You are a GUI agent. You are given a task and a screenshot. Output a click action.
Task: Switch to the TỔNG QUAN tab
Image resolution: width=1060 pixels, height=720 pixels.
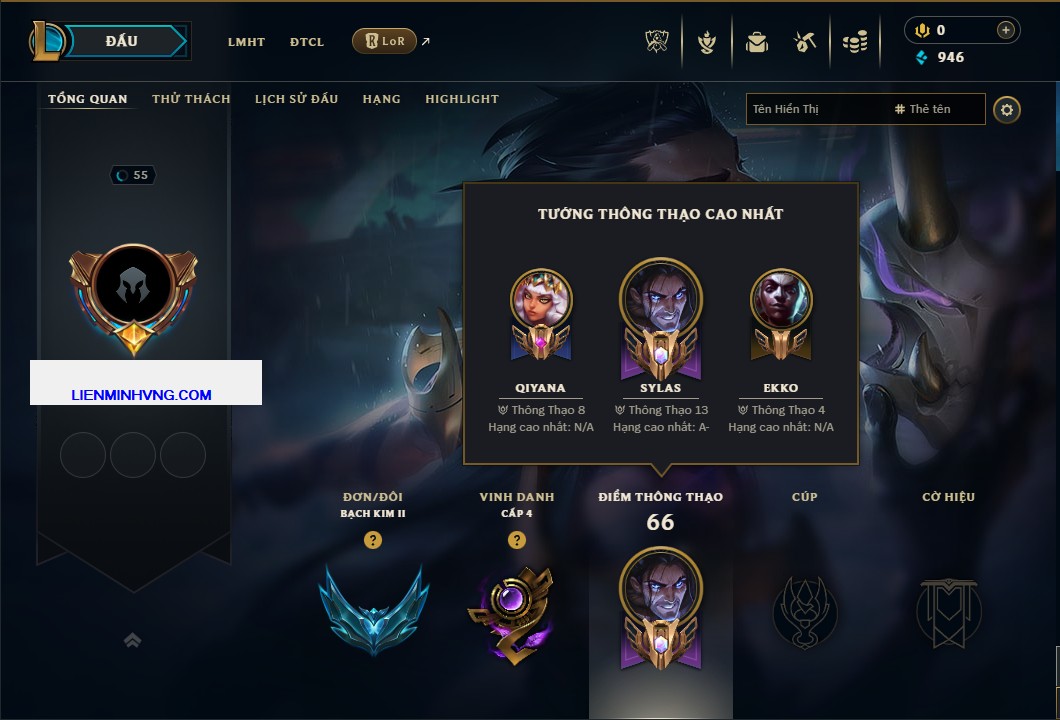[88, 99]
